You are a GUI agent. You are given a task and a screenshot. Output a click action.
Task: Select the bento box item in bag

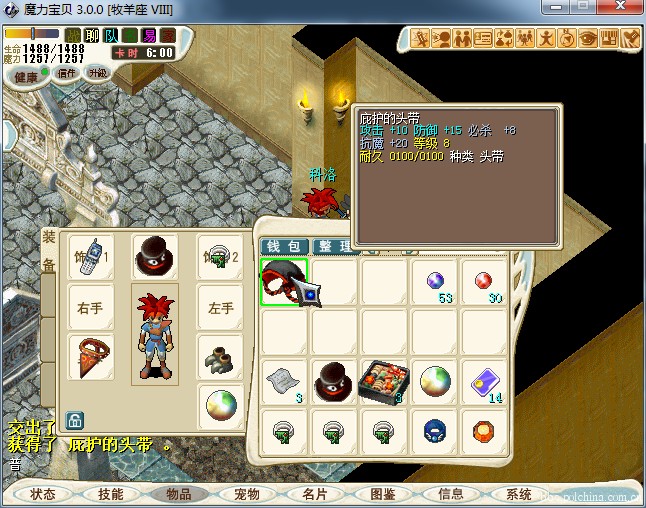(x=385, y=381)
